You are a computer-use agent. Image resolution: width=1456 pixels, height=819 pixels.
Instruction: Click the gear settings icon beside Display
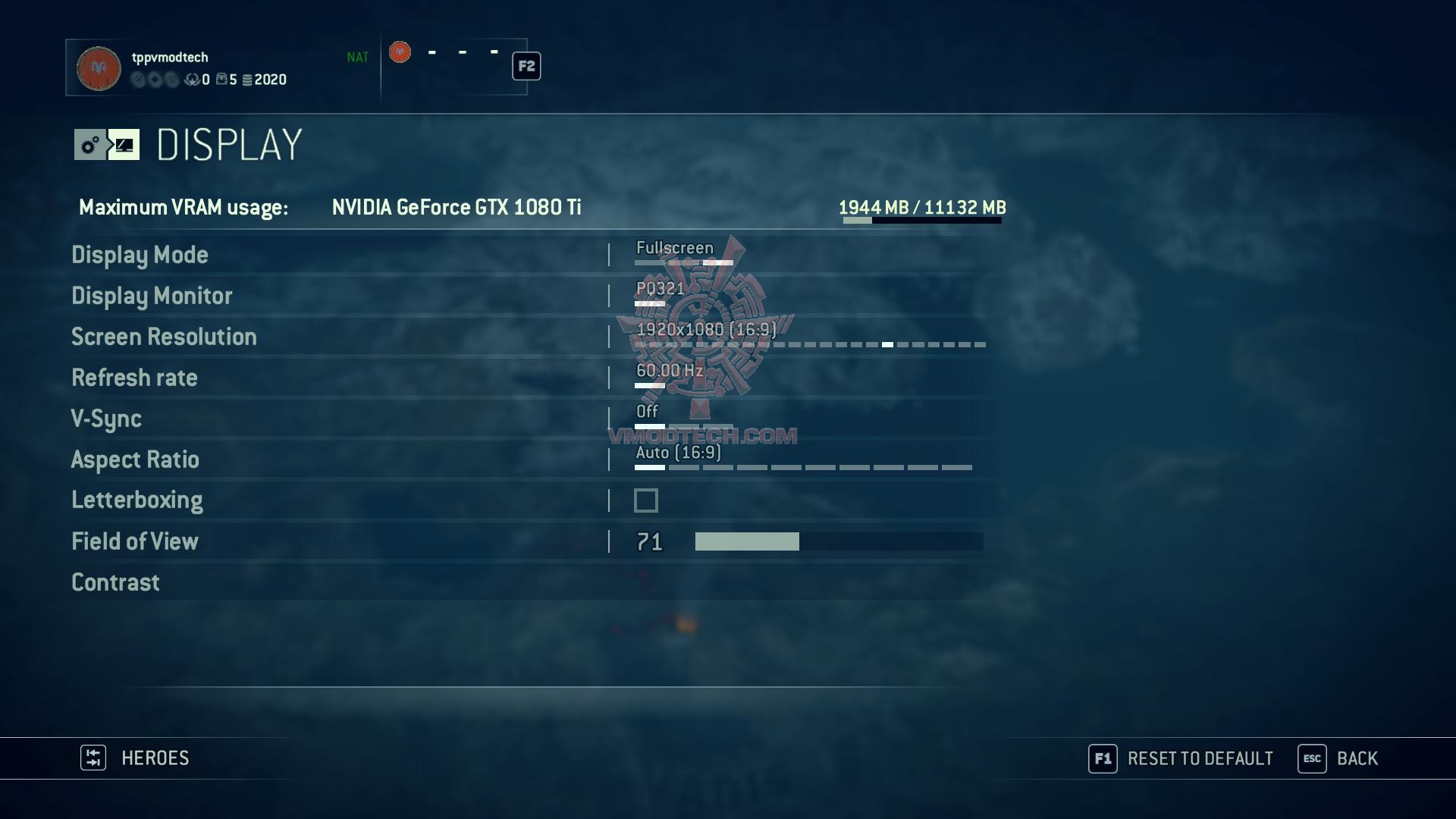[x=90, y=144]
